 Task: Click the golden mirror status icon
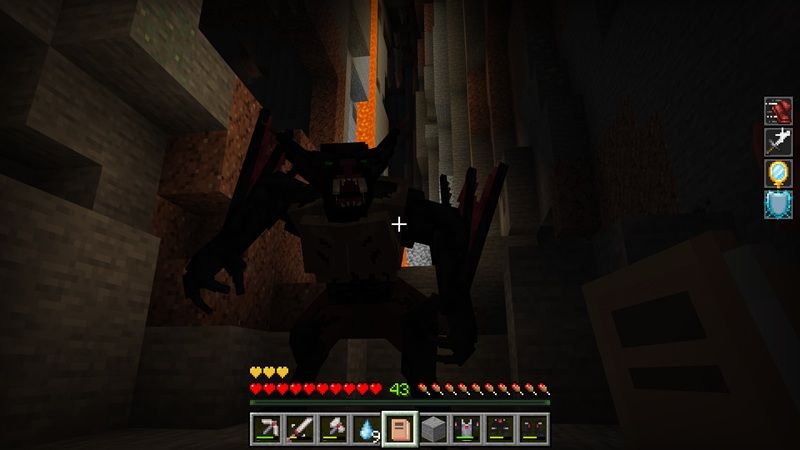778,172
